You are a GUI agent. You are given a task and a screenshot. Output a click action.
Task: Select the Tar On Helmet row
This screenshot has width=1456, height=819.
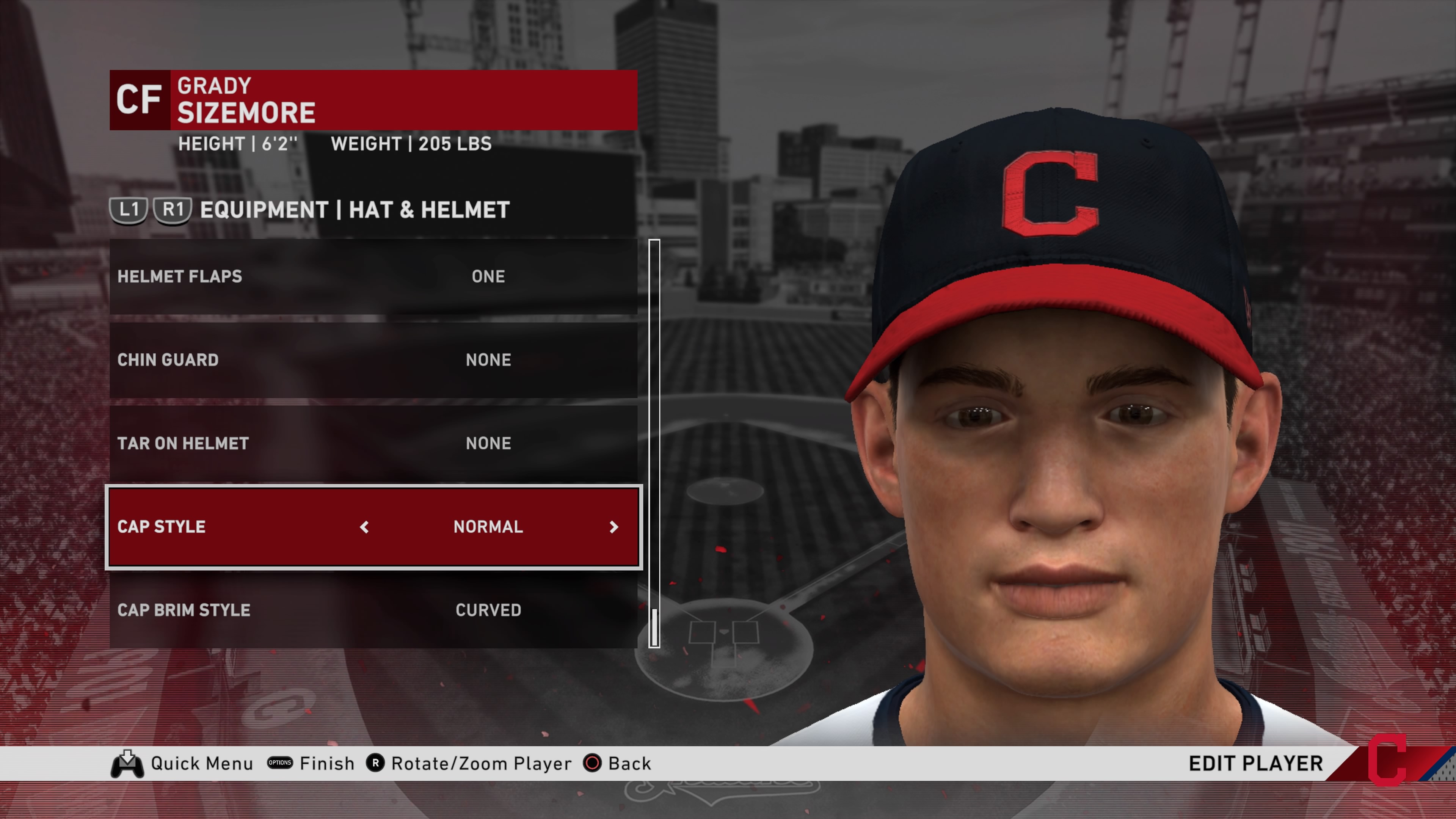tap(373, 443)
